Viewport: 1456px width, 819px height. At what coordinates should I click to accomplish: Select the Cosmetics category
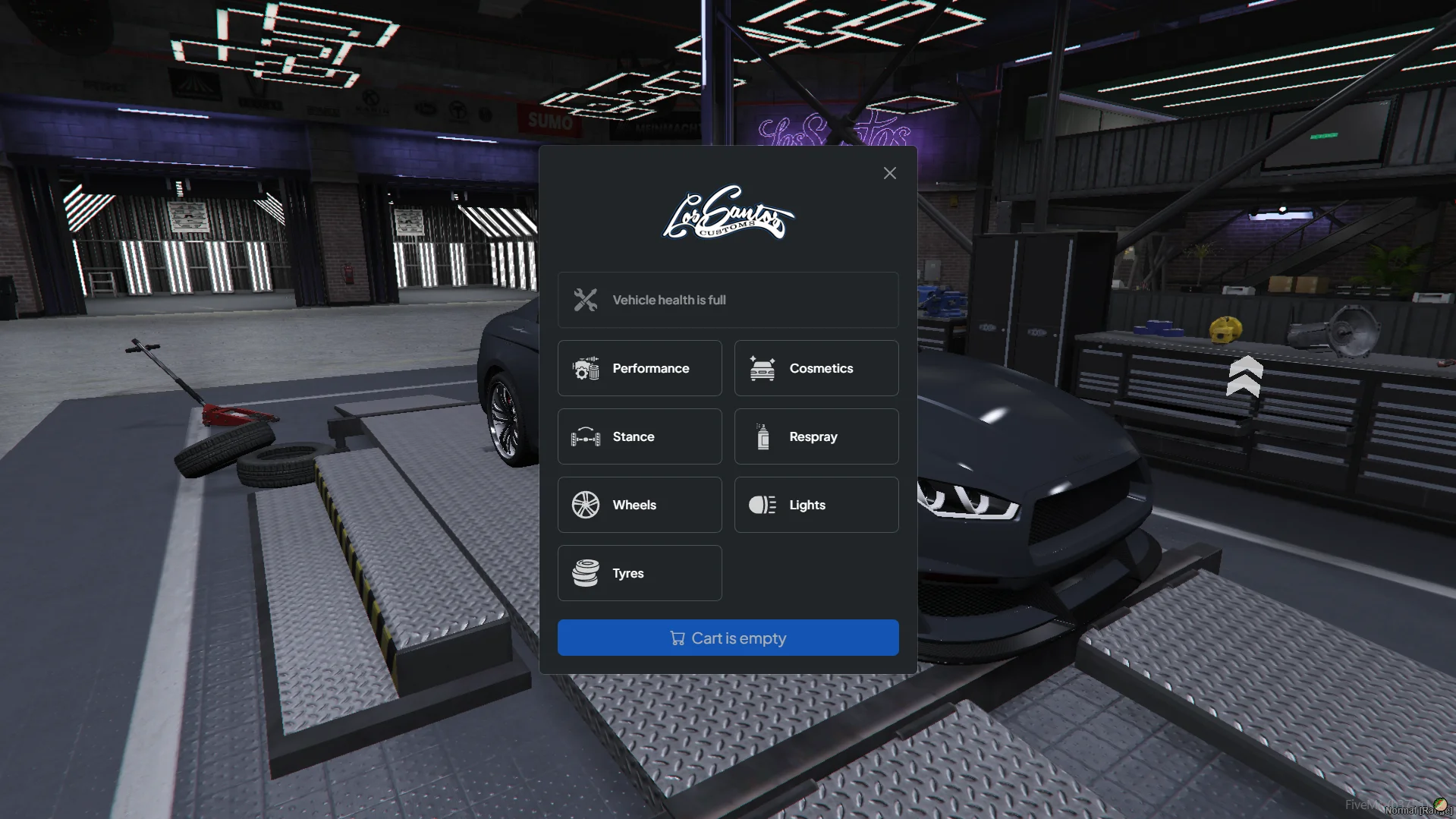point(816,368)
